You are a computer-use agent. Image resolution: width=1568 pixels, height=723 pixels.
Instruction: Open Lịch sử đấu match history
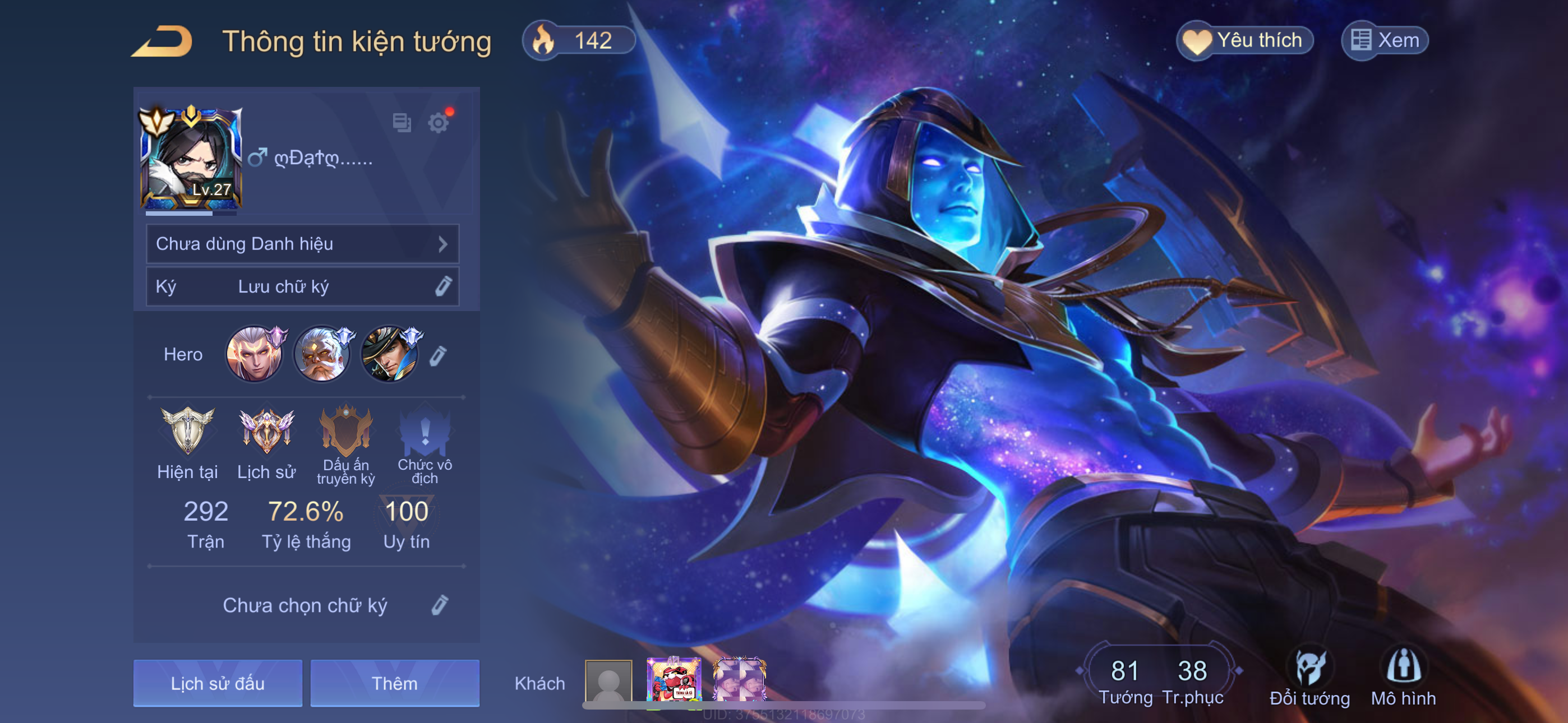pos(218,683)
